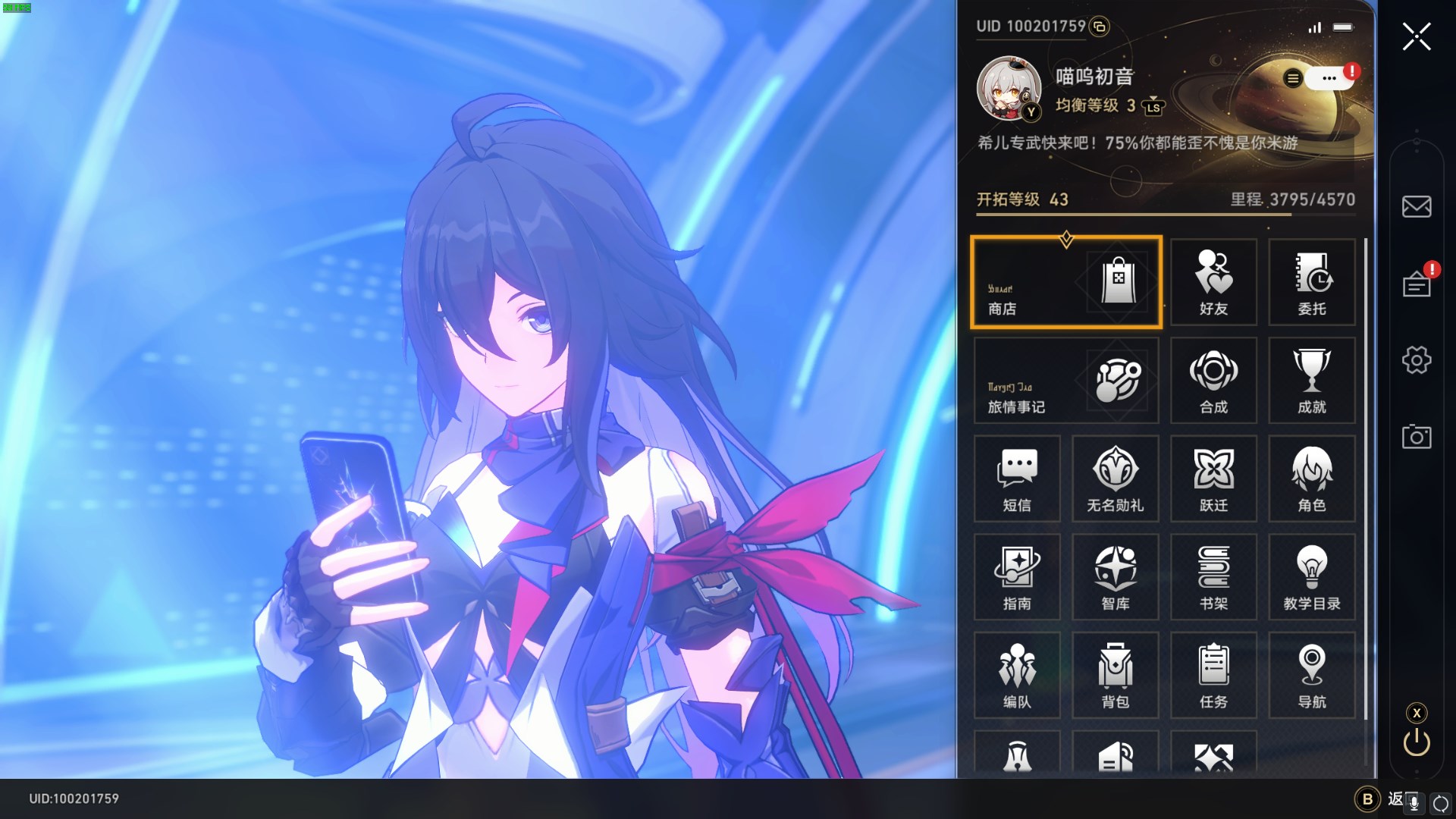1456x819 pixels.
Task: Open the 任务 missions list
Action: [x=1213, y=676]
